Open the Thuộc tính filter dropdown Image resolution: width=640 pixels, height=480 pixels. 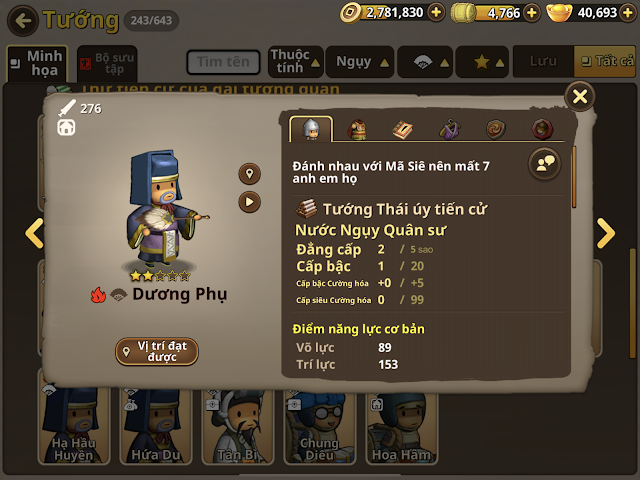(295, 62)
